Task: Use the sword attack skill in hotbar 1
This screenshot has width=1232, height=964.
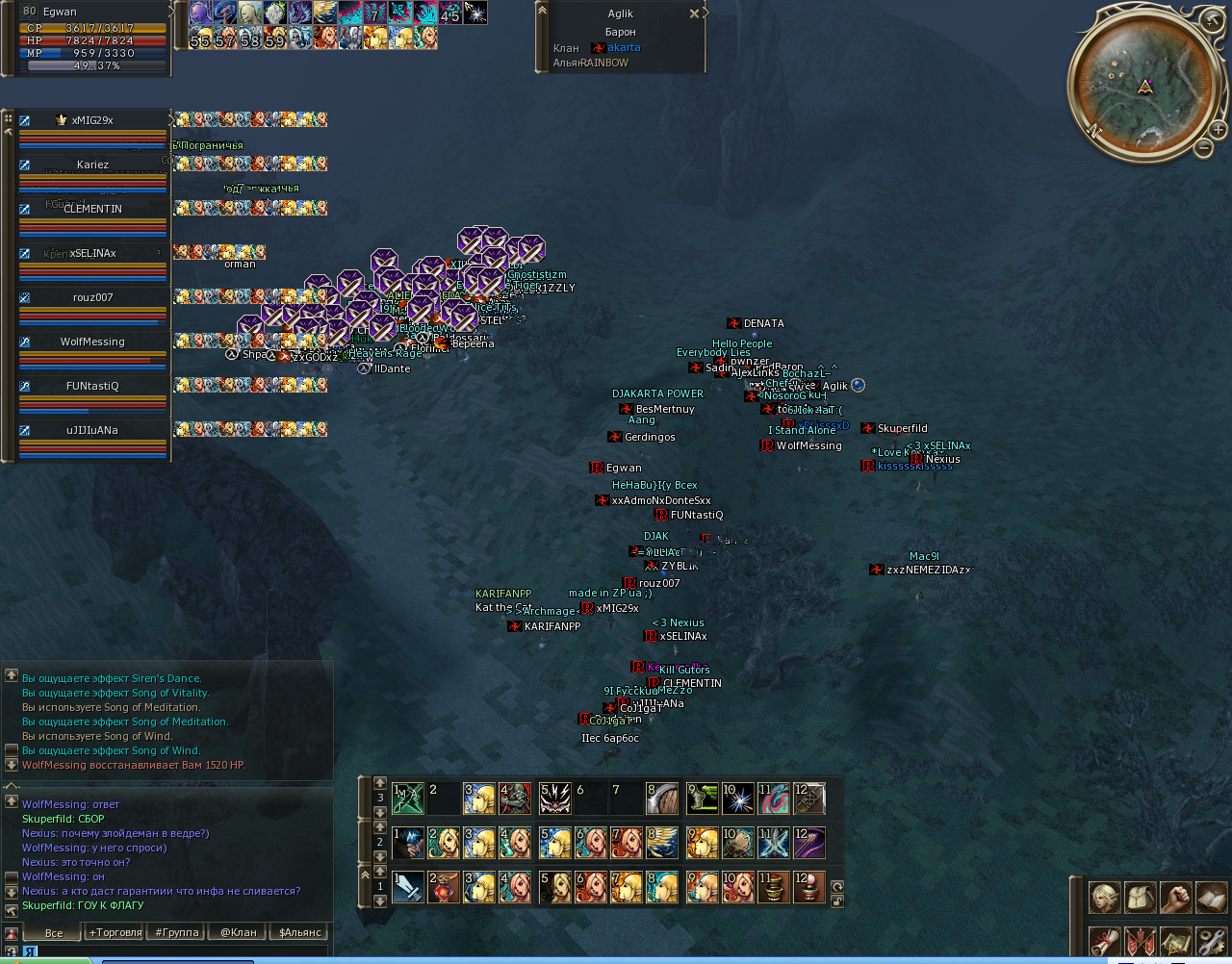Action: 408,886
